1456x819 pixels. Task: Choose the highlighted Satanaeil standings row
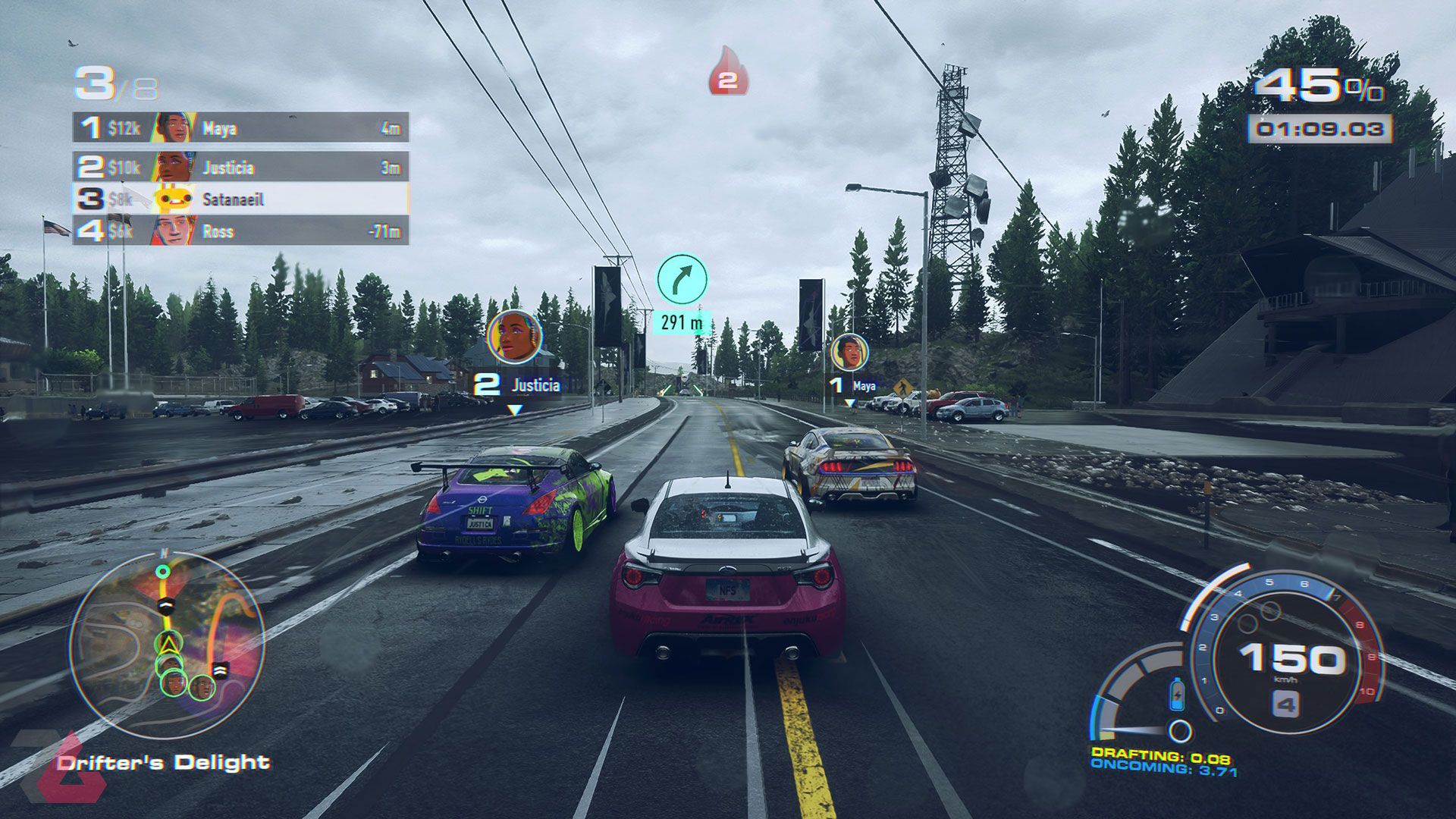tap(240, 199)
